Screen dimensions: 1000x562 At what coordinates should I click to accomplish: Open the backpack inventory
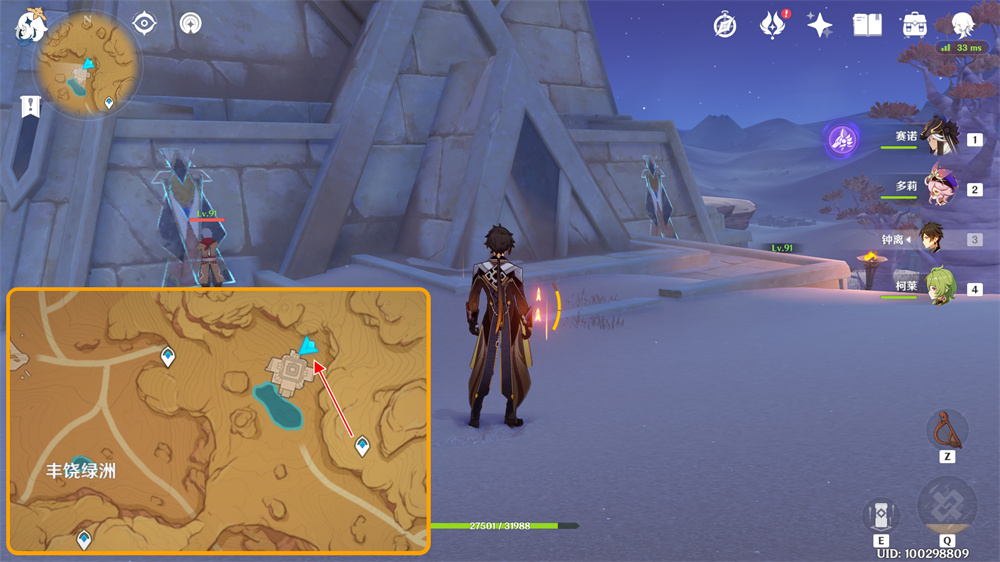[914, 25]
